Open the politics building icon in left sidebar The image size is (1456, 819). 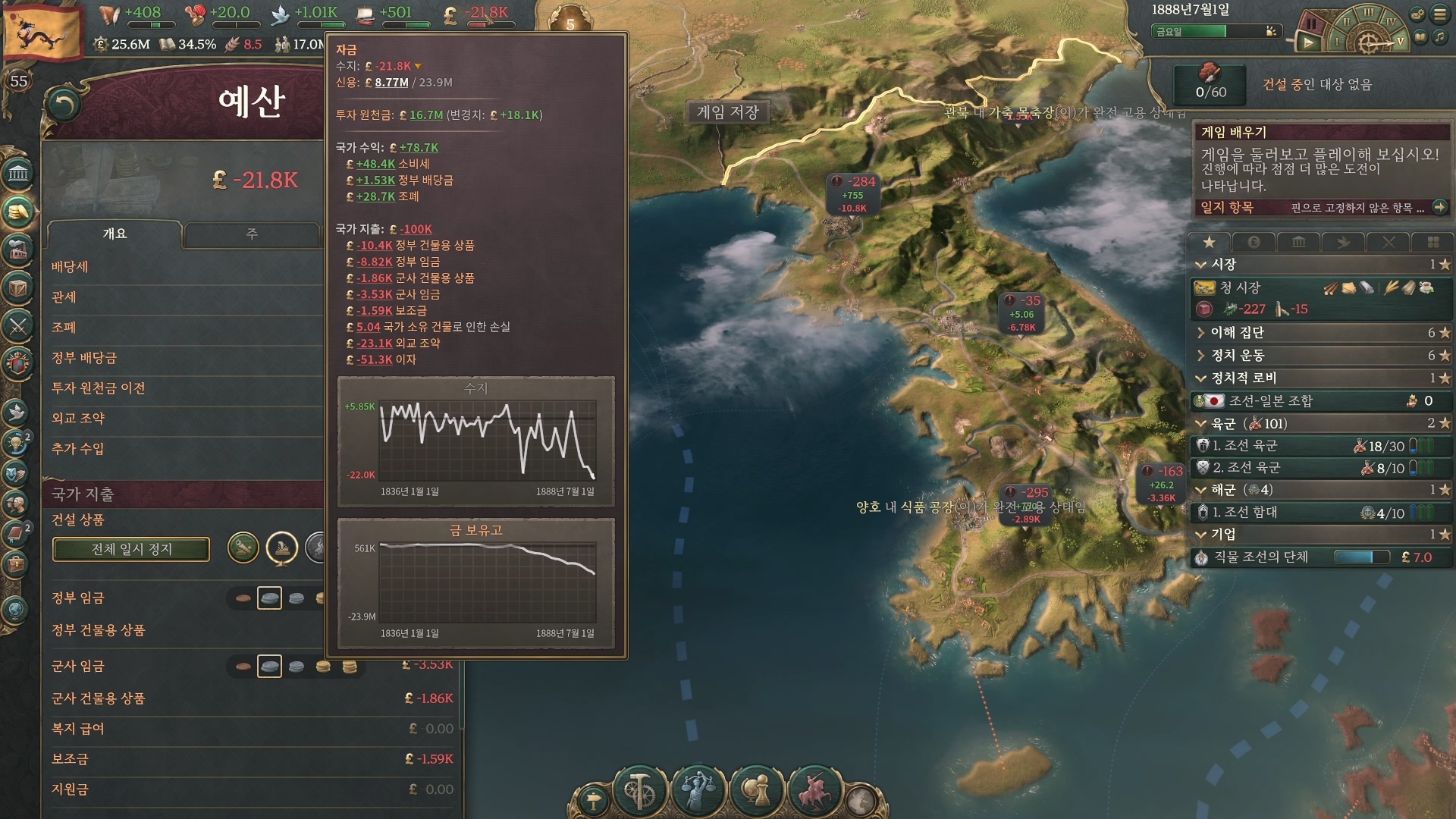click(18, 174)
